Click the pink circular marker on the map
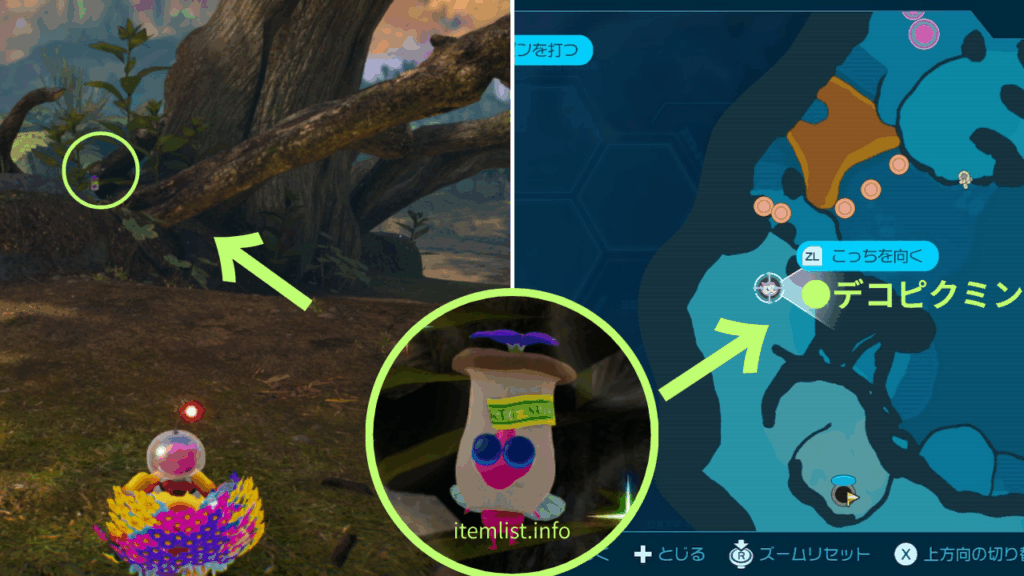Image resolution: width=1024 pixels, height=576 pixels. pos(922,33)
